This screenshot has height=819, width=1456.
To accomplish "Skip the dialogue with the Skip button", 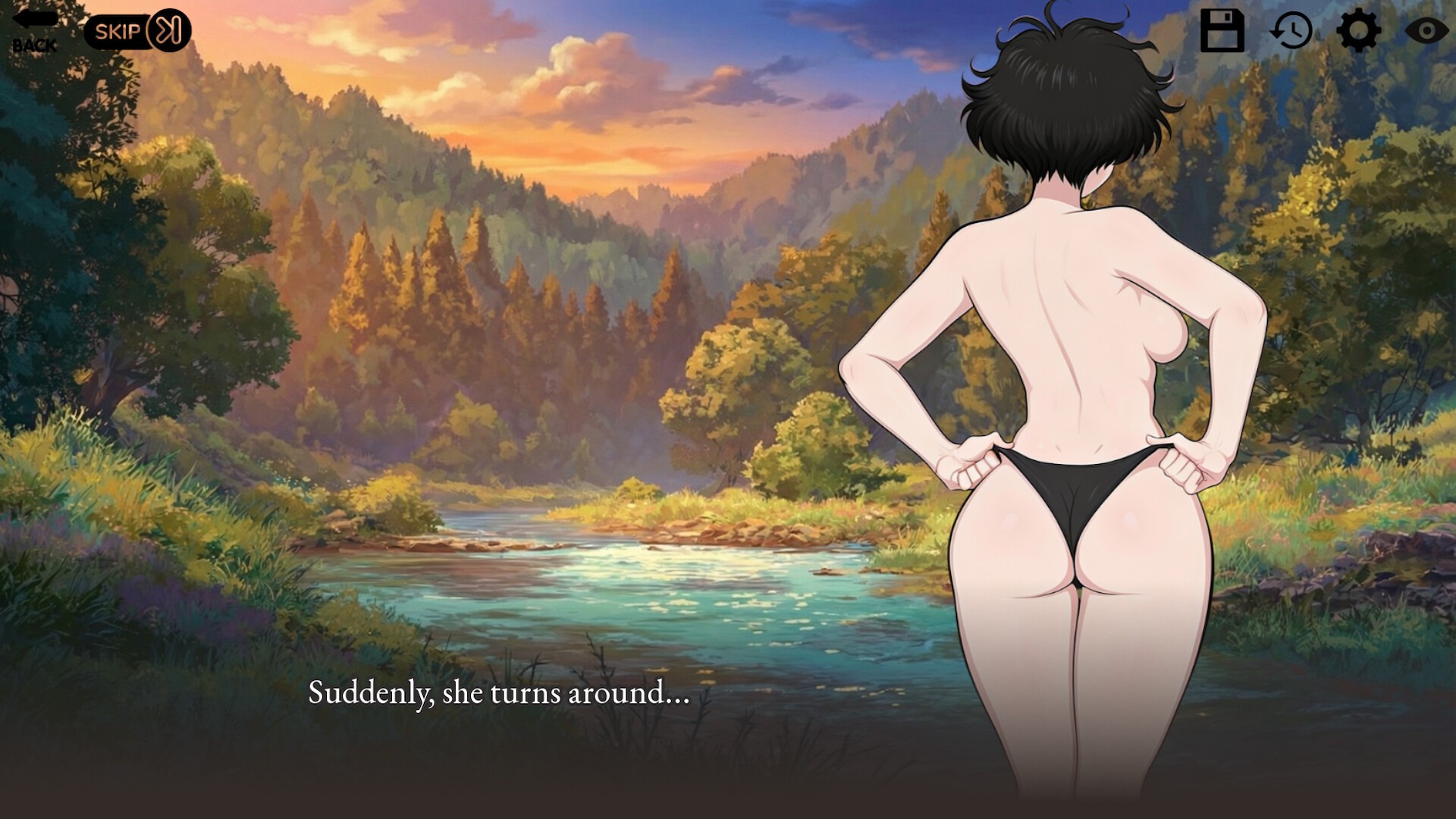I will 137,31.
